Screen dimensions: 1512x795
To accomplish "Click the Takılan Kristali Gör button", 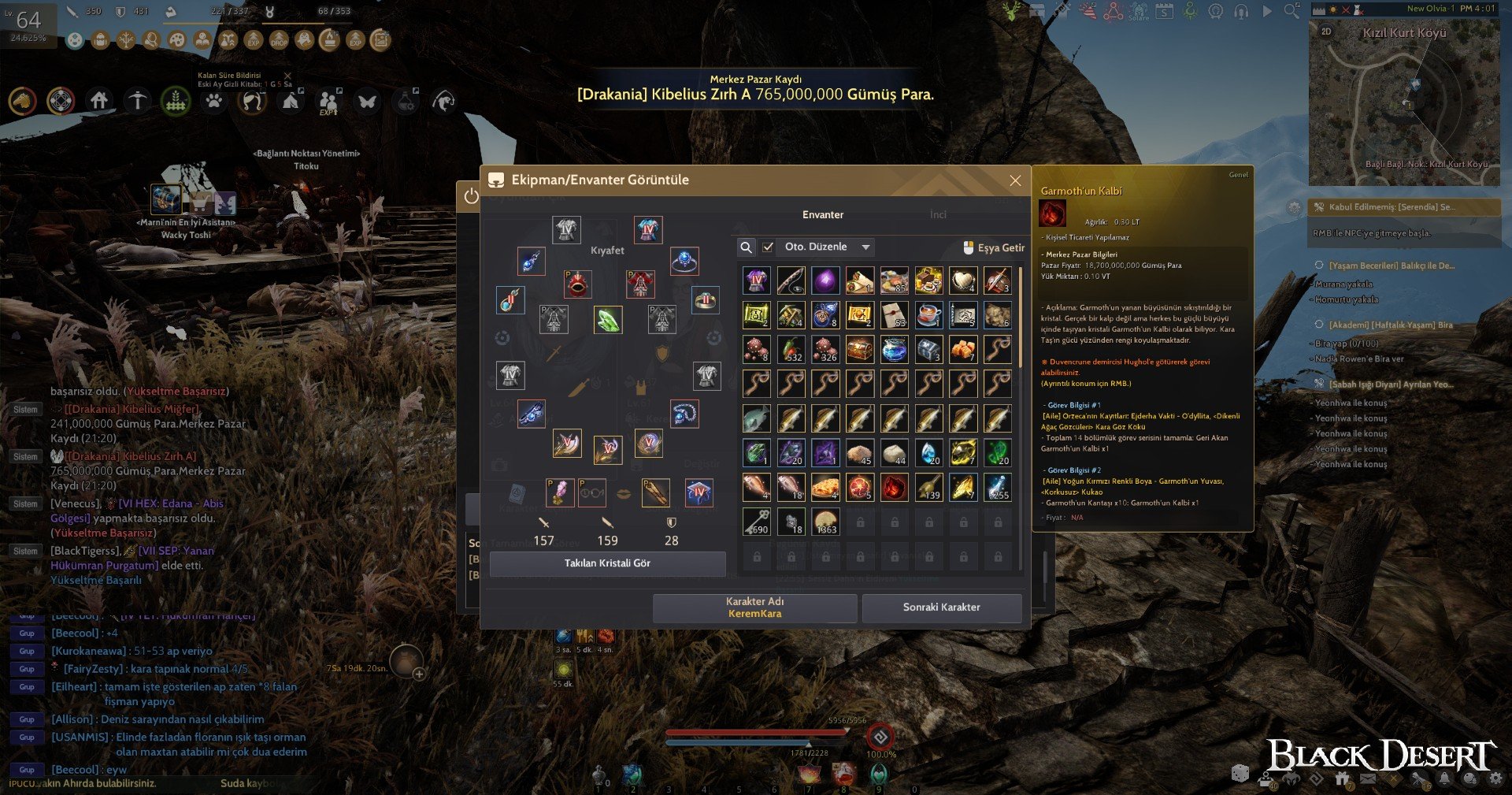I will (607, 563).
